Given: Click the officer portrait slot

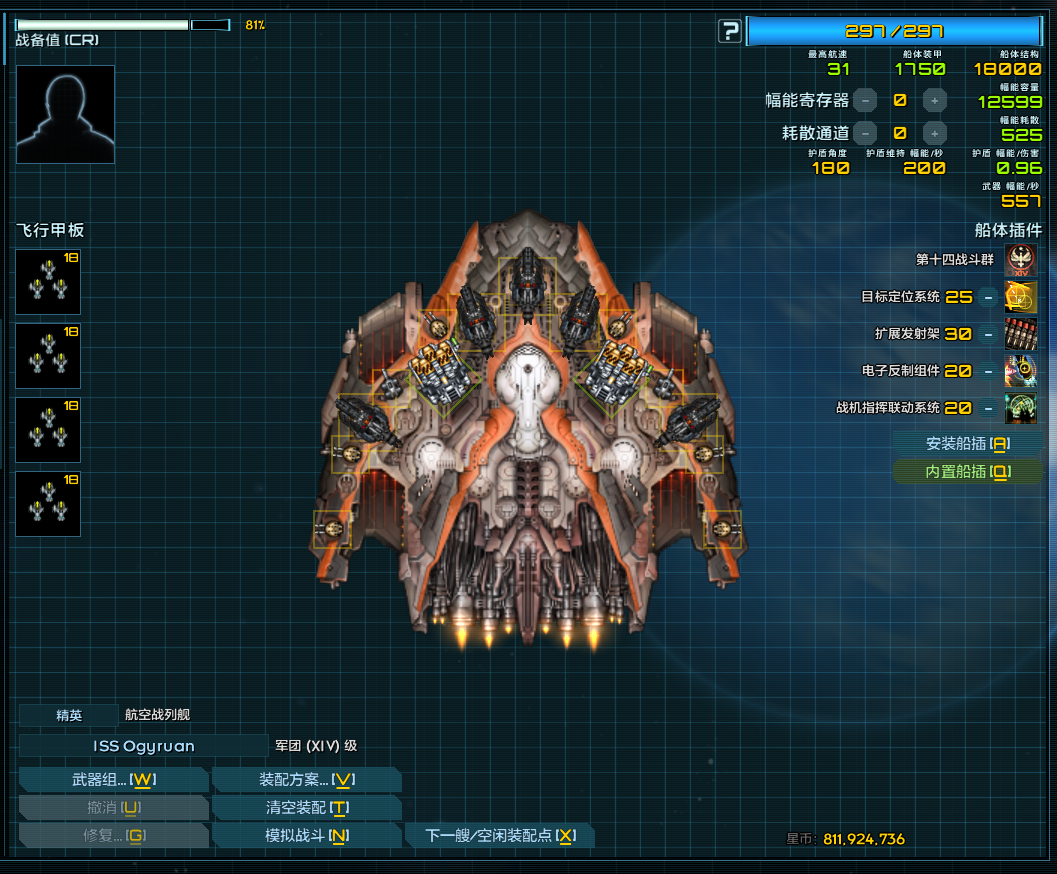Looking at the screenshot, I should coord(65,114).
